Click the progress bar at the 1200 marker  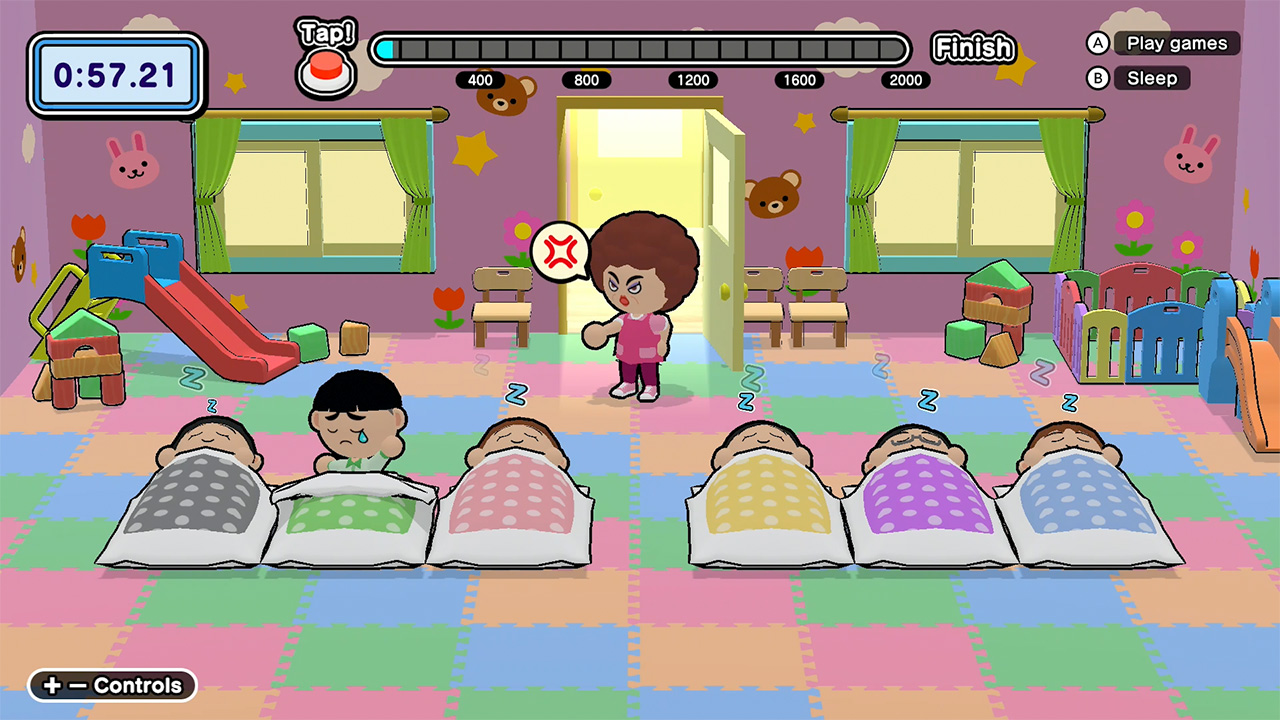click(693, 48)
